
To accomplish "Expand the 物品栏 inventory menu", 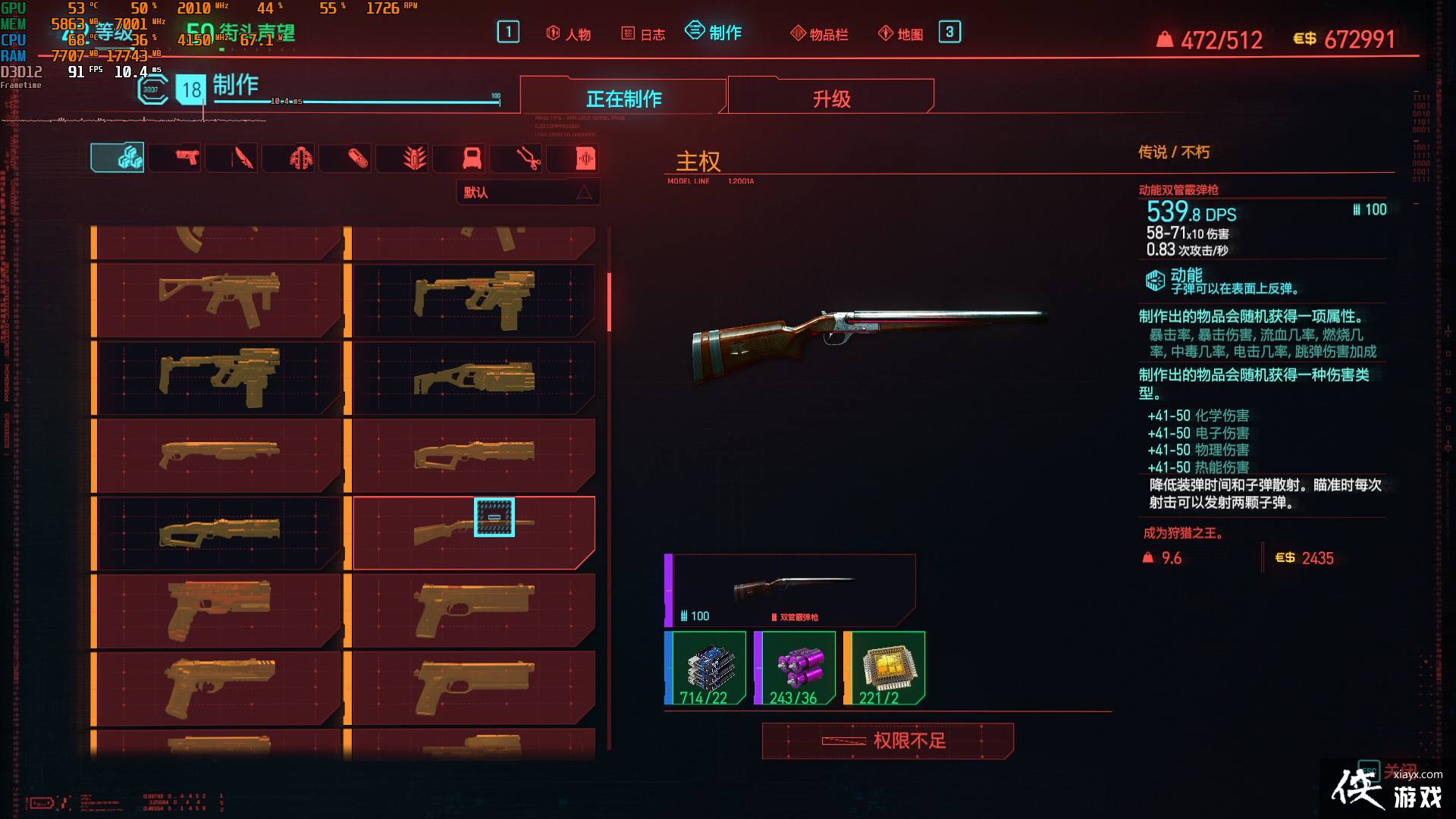I will click(x=819, y=33).
